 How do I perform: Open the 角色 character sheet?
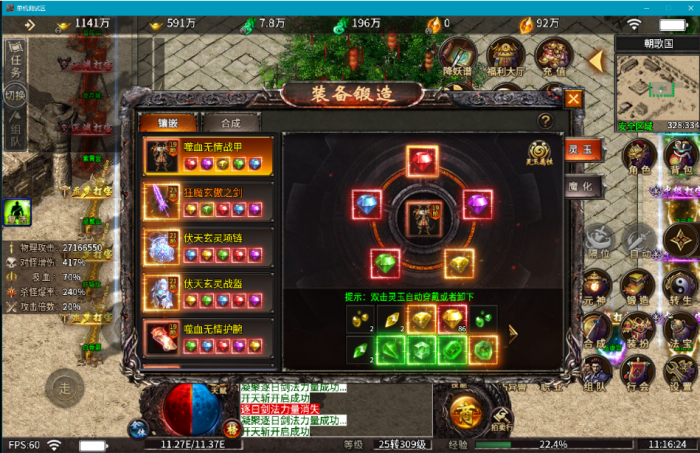coord(639,157)
